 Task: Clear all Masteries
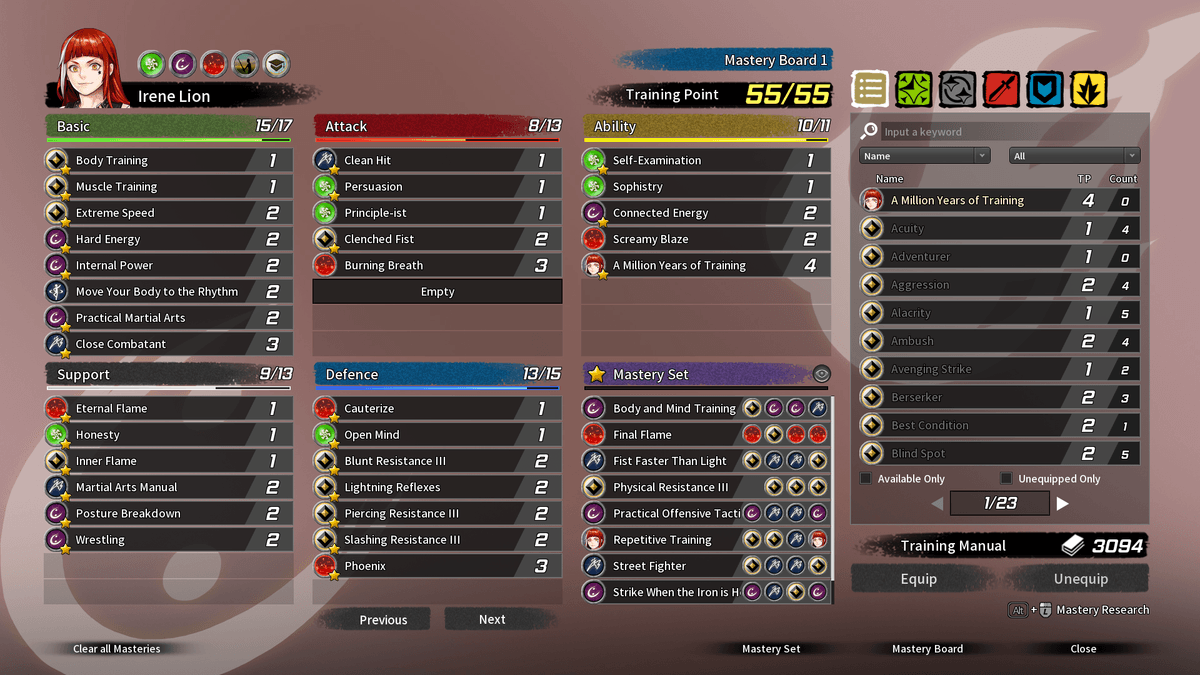[116, 649]
